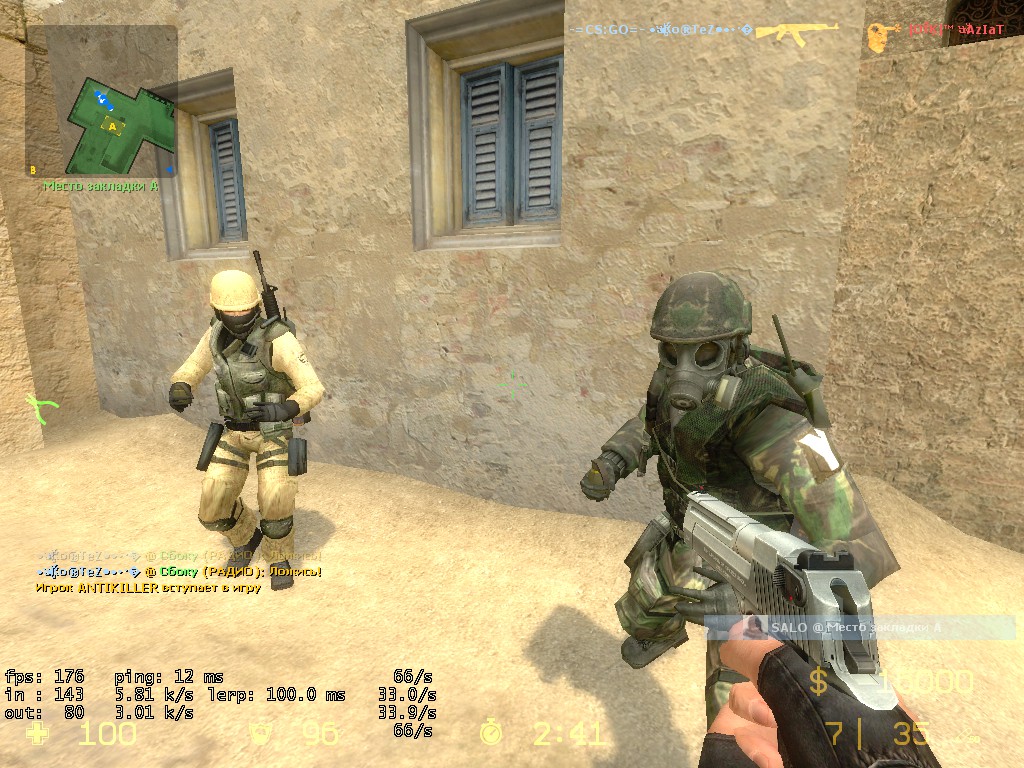Click the golden AK-47 kill feed icon

click(797, 31)
